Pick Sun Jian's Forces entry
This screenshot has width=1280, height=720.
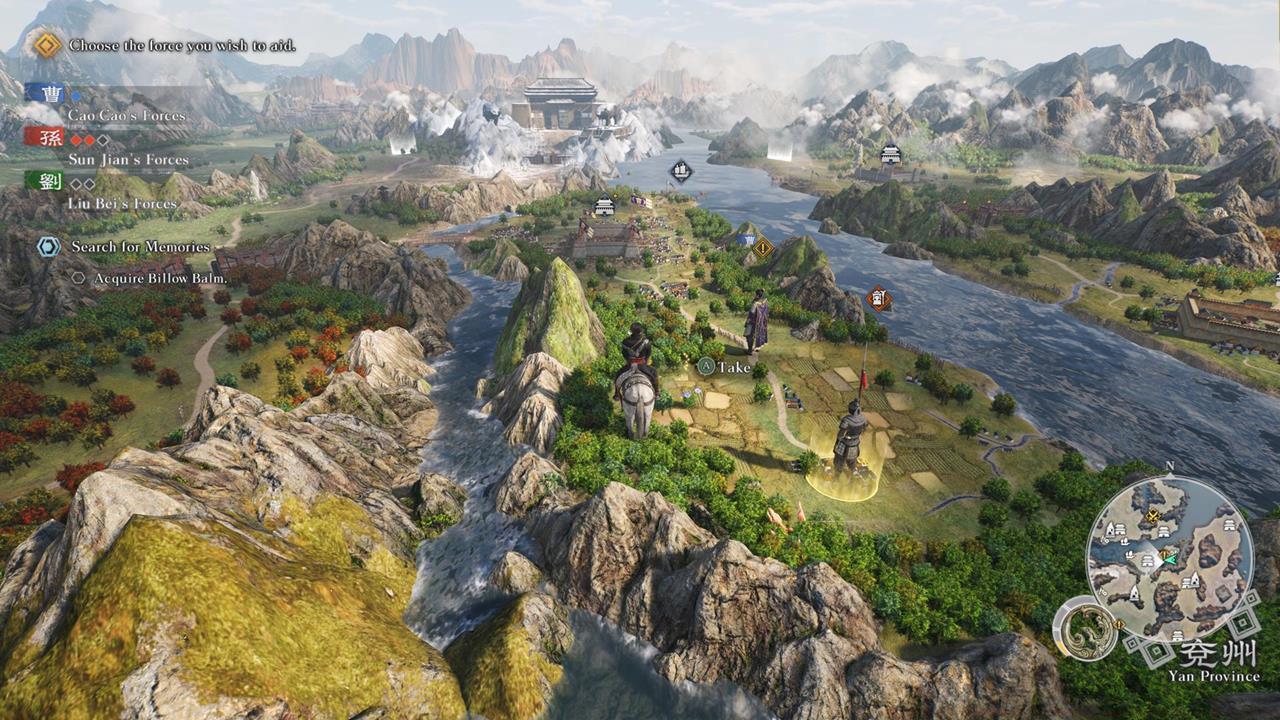click(126, 159)
